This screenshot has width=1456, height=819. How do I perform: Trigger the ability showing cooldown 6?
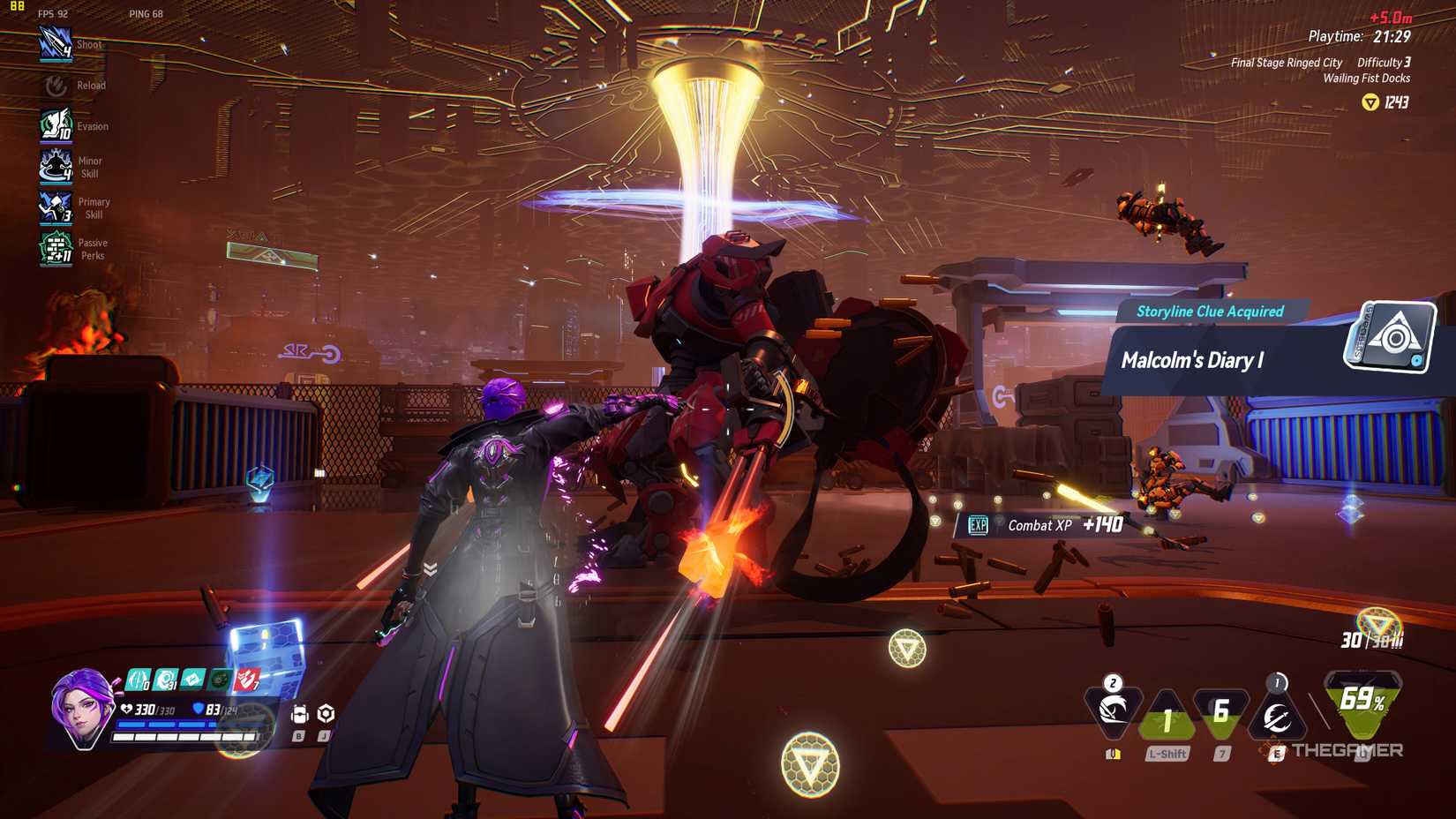[1221, 713]
